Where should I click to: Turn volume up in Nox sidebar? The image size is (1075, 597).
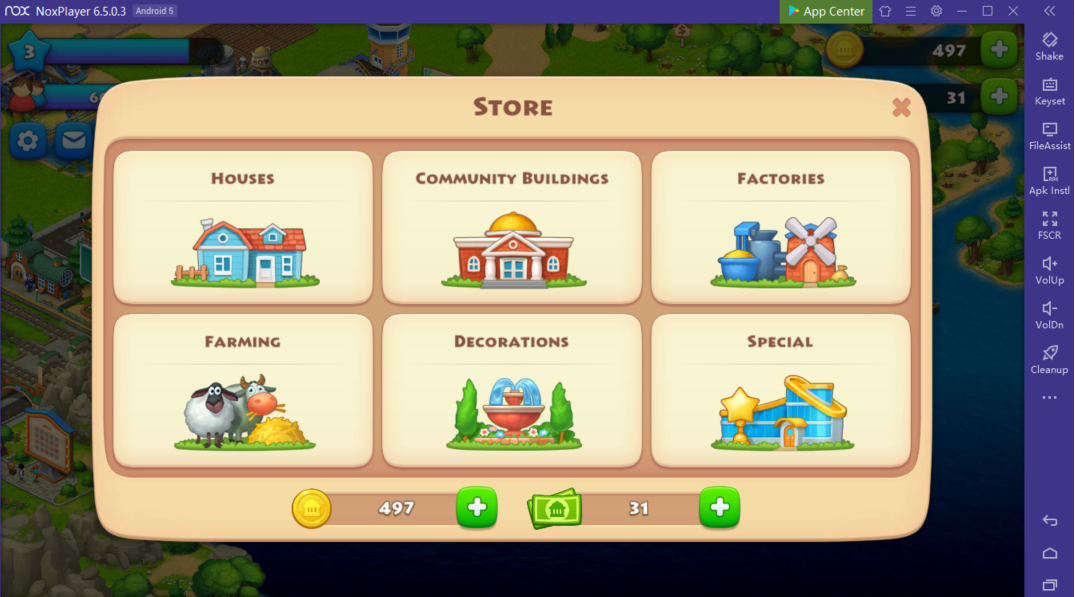click(1049, 270)
